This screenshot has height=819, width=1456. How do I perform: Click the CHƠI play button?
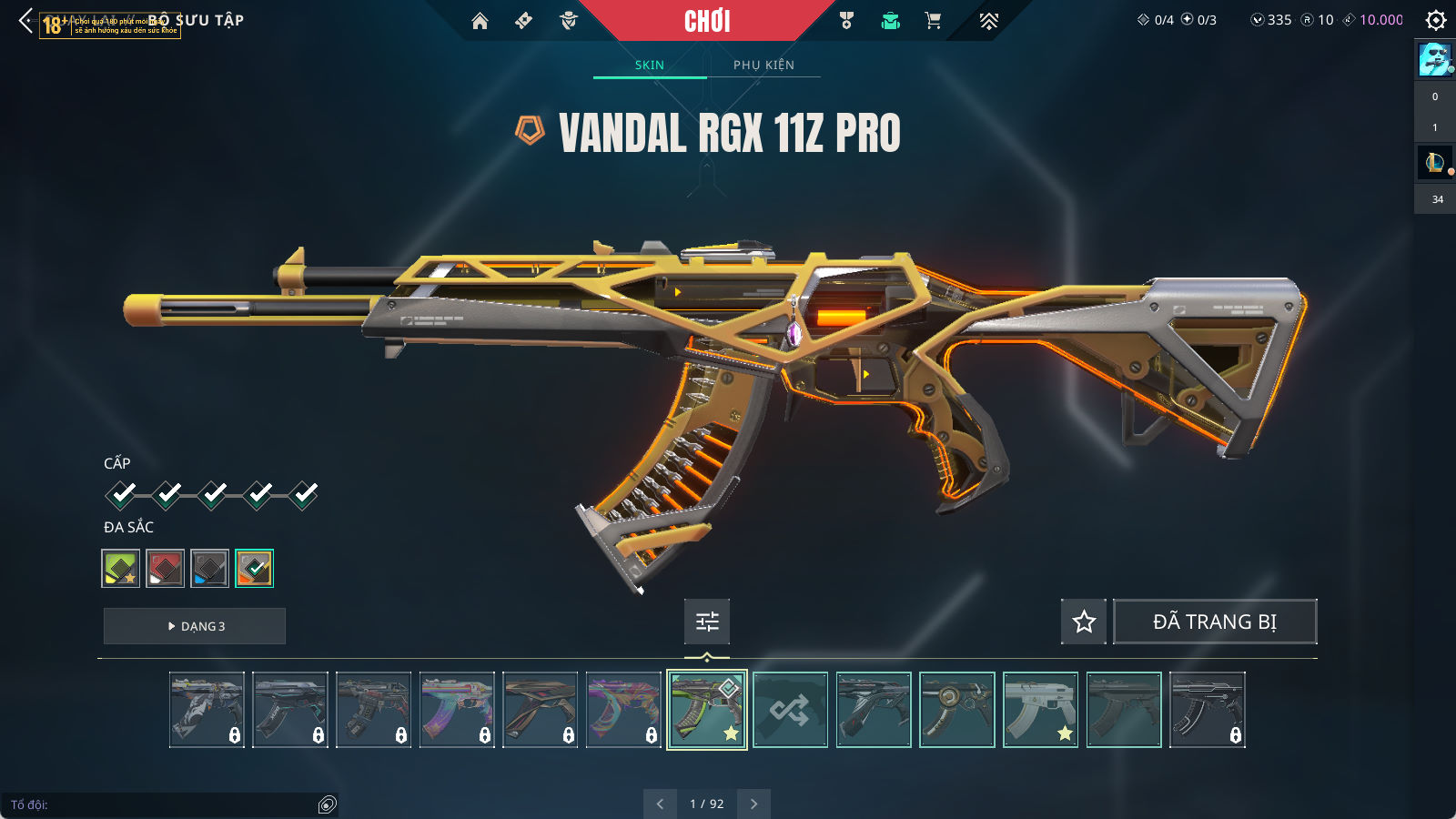coord(707,21)
